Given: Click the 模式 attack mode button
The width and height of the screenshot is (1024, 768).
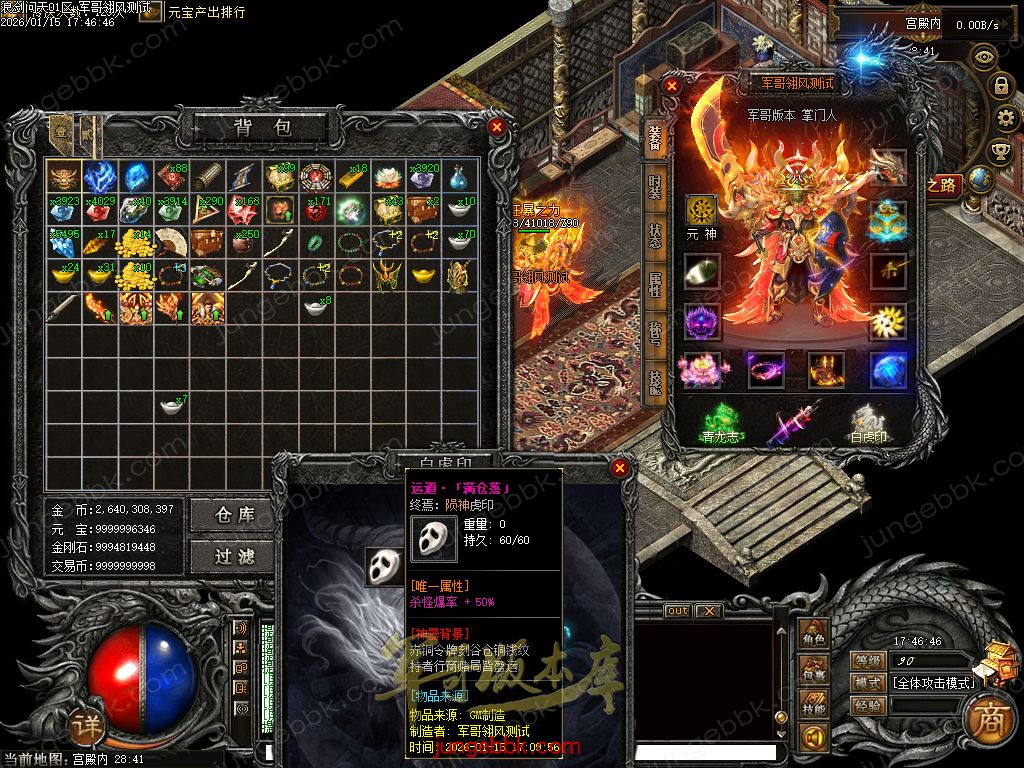Looking at the screenshot, I should pos(868,683).
